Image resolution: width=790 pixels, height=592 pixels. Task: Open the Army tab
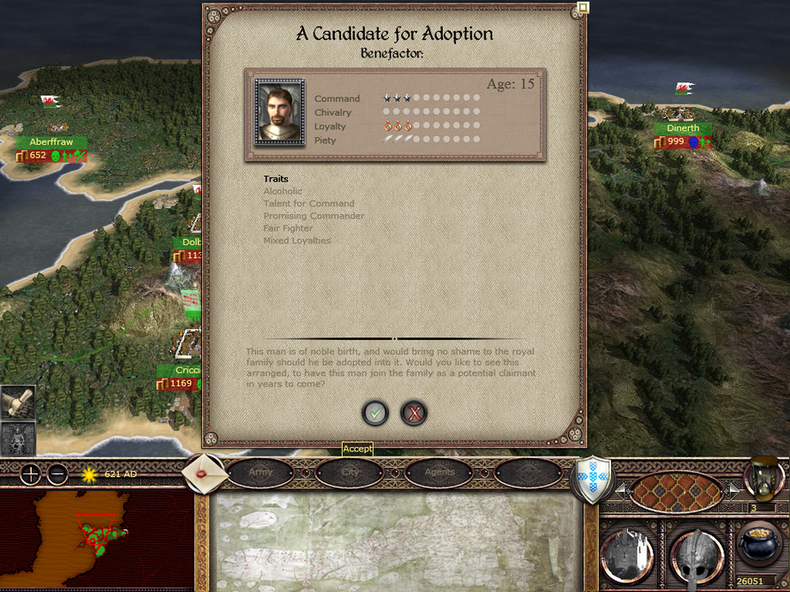click(x=260, y=472)
